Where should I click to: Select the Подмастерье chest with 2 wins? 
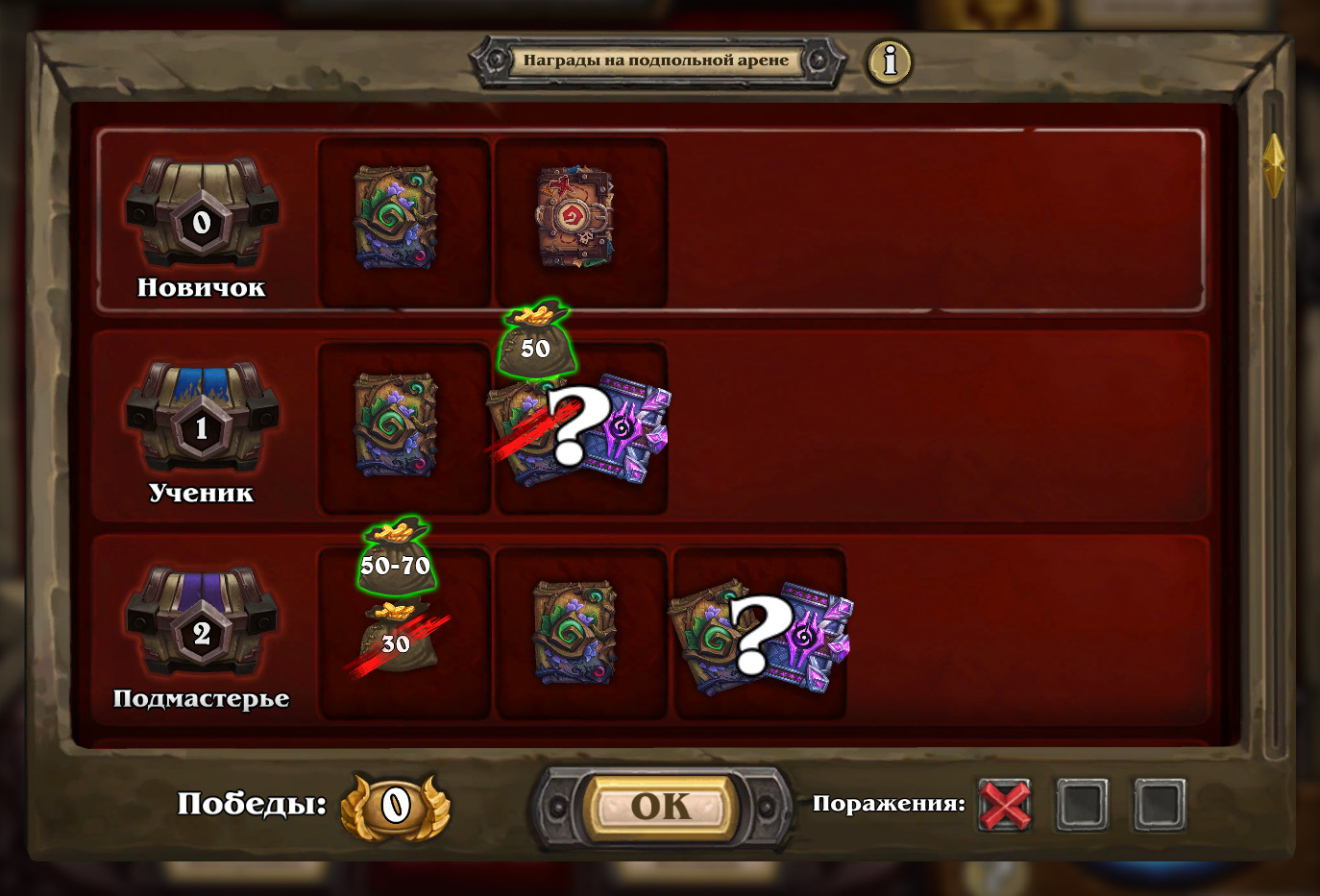click(202, 622)
